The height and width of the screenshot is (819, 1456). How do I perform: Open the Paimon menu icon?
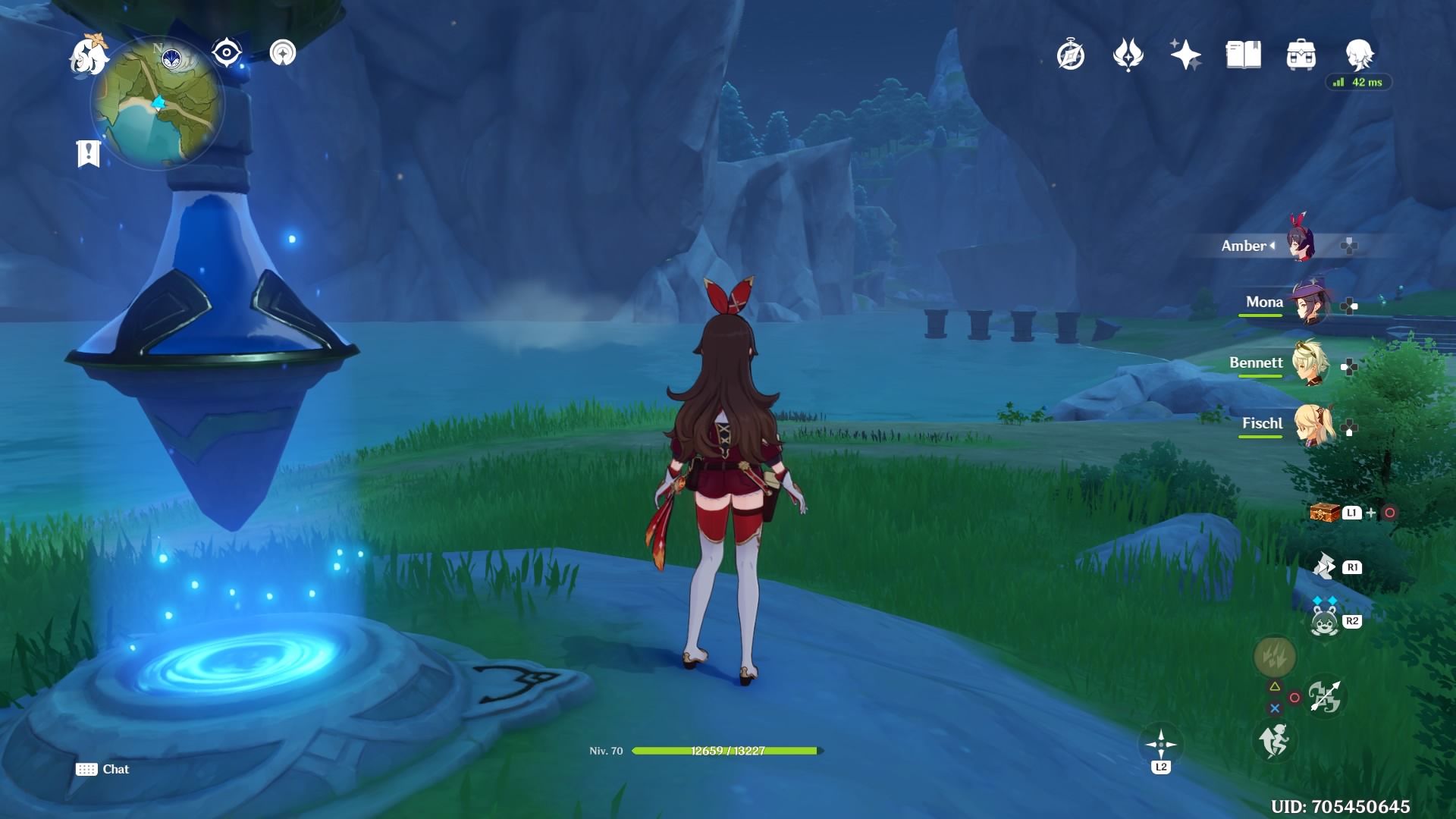[88, 56]
